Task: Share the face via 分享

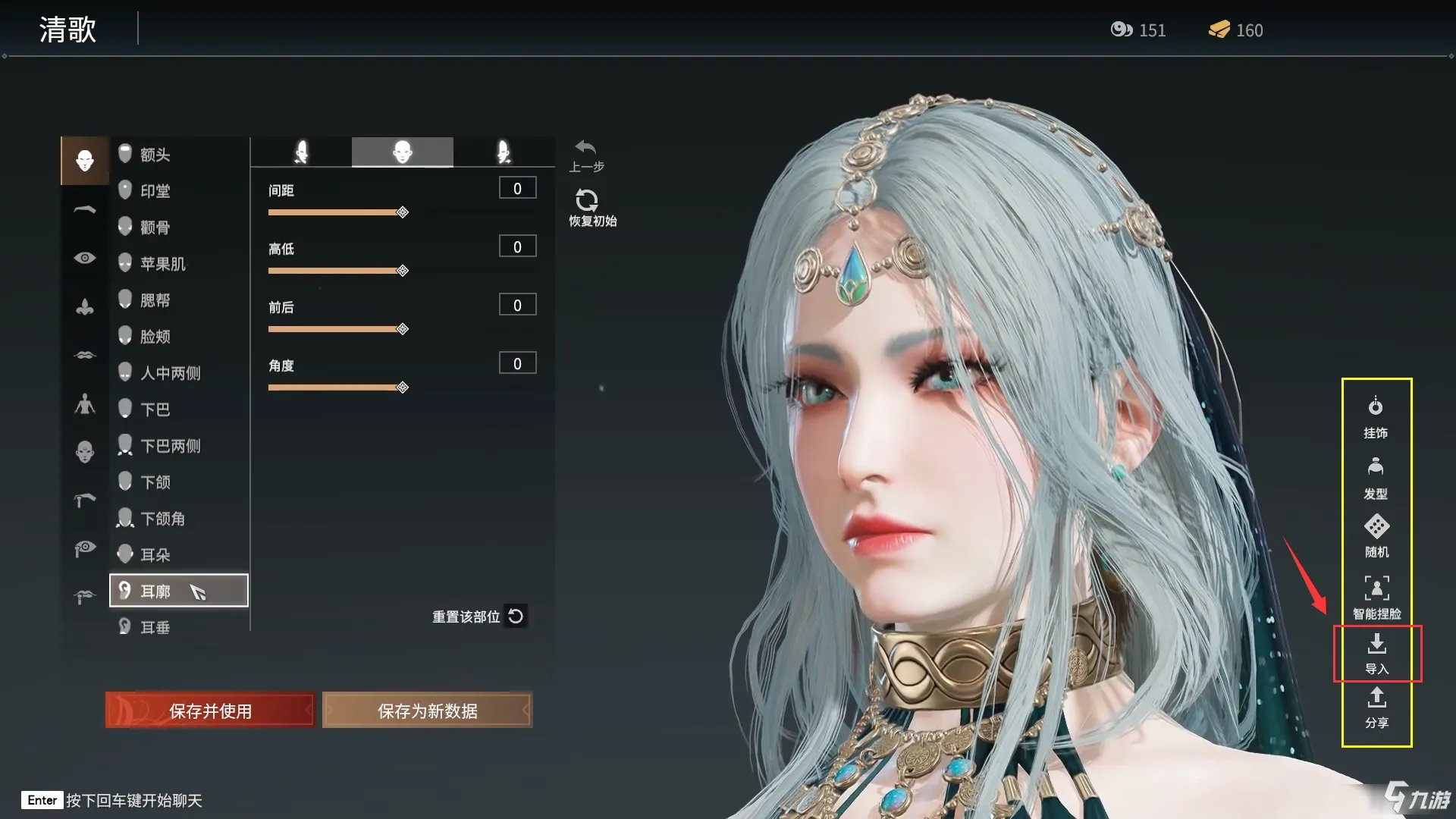Action: pyautogui.click(x=1376, y=708)
